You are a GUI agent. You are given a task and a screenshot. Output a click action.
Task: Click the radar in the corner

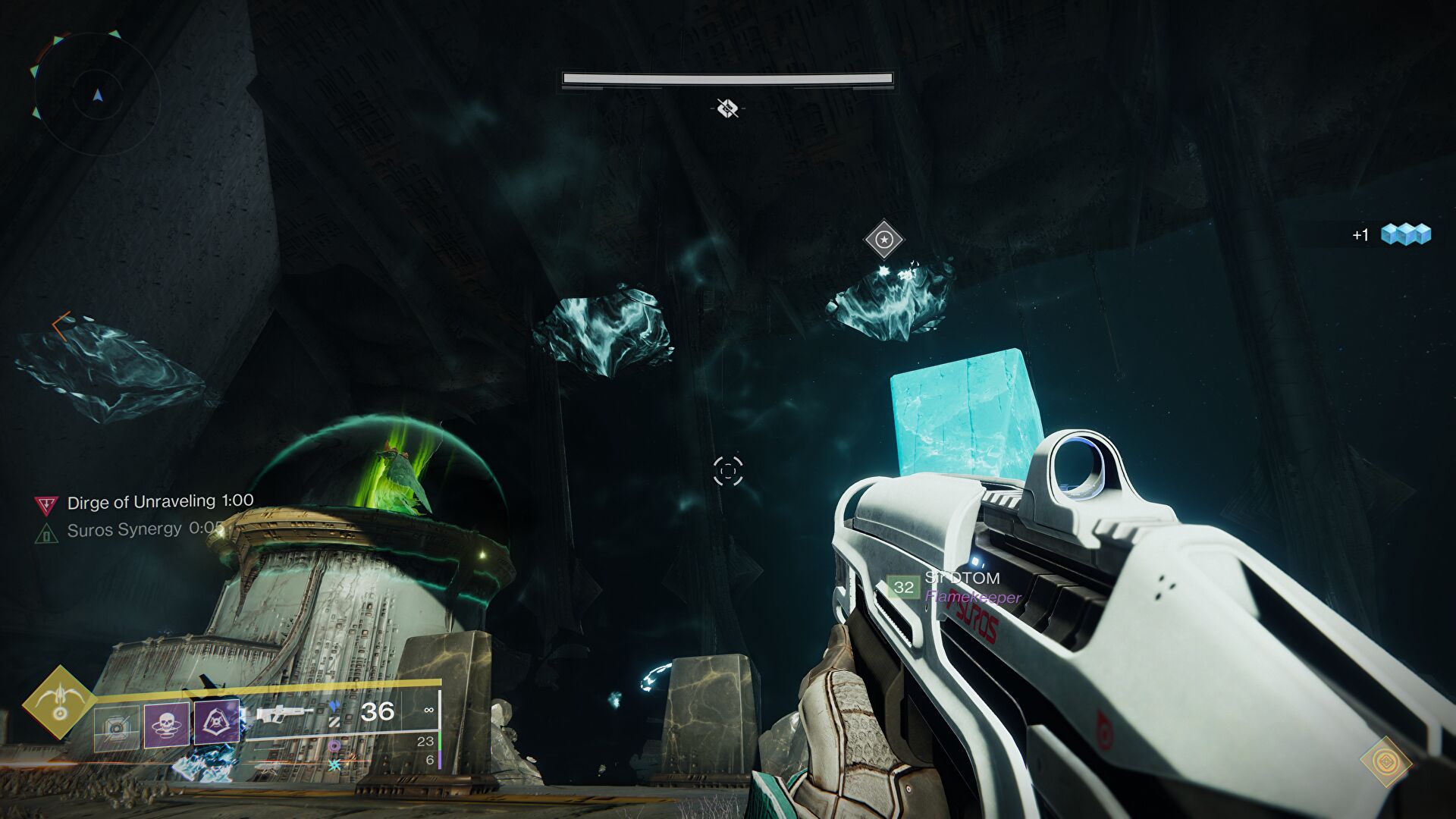tap(96, 94)
